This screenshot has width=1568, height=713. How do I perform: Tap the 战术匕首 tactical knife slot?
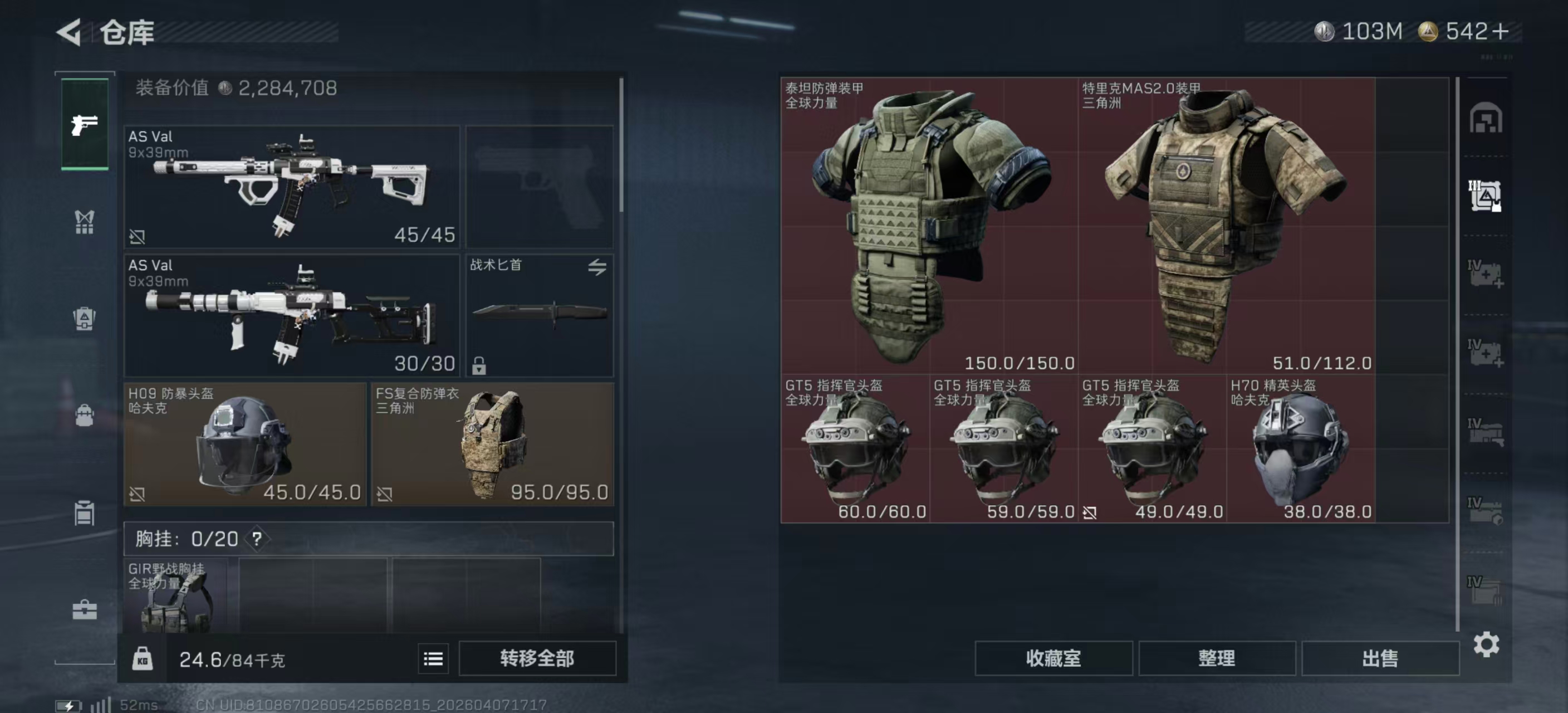click(x=540, y=315)
